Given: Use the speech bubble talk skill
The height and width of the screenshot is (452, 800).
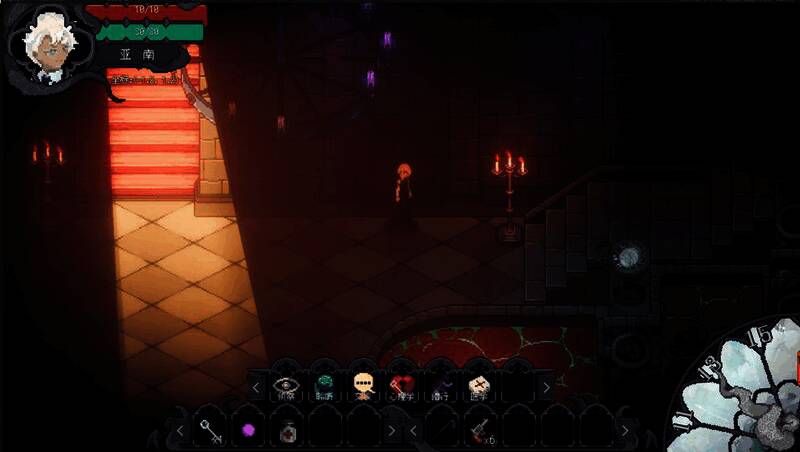Looking at the screenshot, I should [363, 385].
